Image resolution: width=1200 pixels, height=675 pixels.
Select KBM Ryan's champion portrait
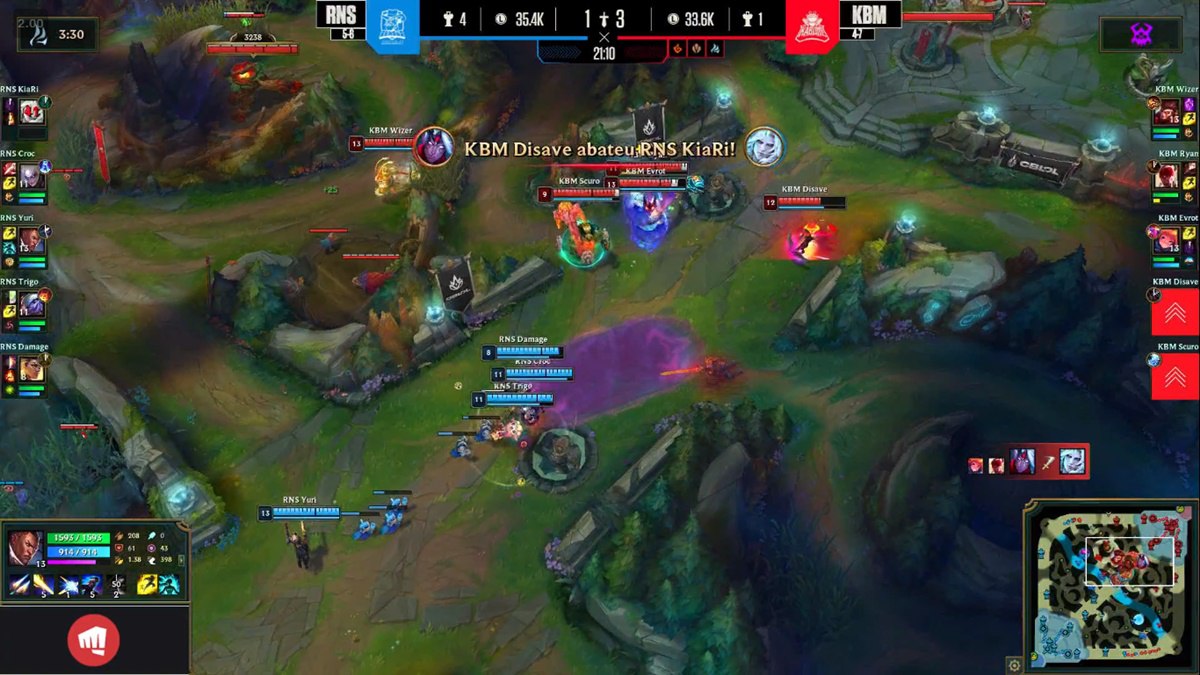click(x=1167, y=175)
